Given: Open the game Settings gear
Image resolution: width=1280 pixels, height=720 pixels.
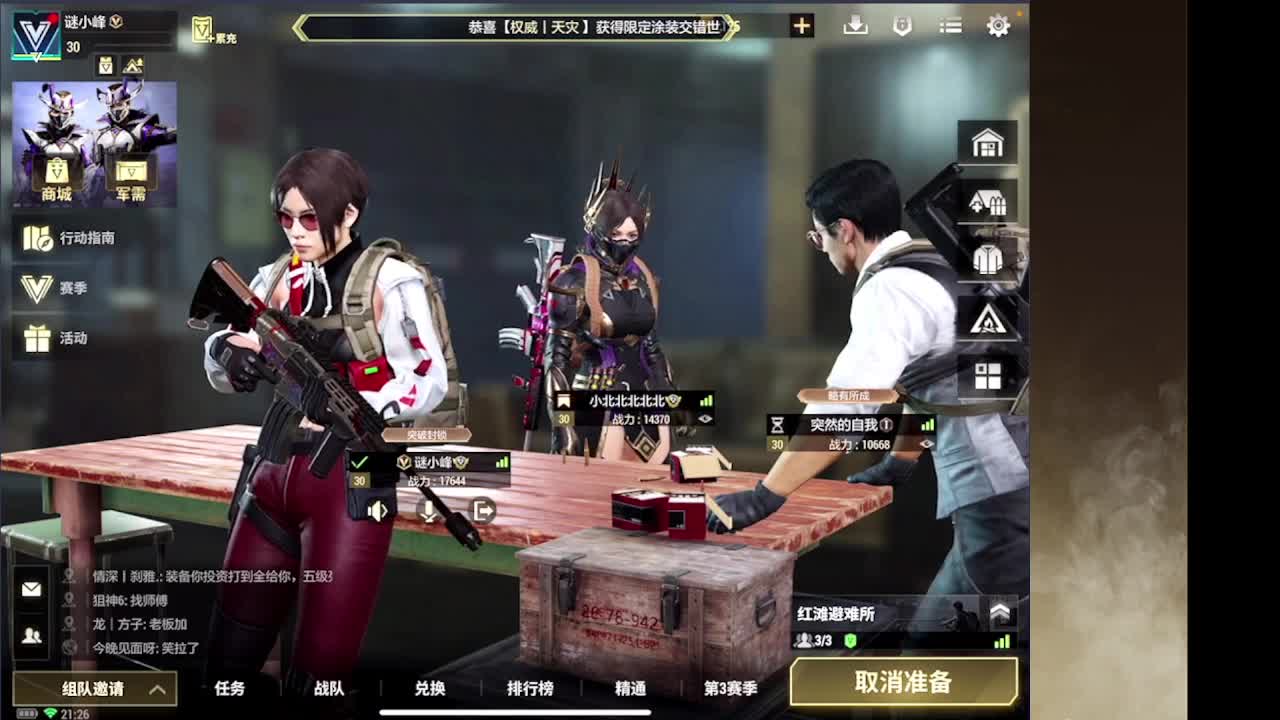Looking at the screenshot, I should [x=997, y=26].
